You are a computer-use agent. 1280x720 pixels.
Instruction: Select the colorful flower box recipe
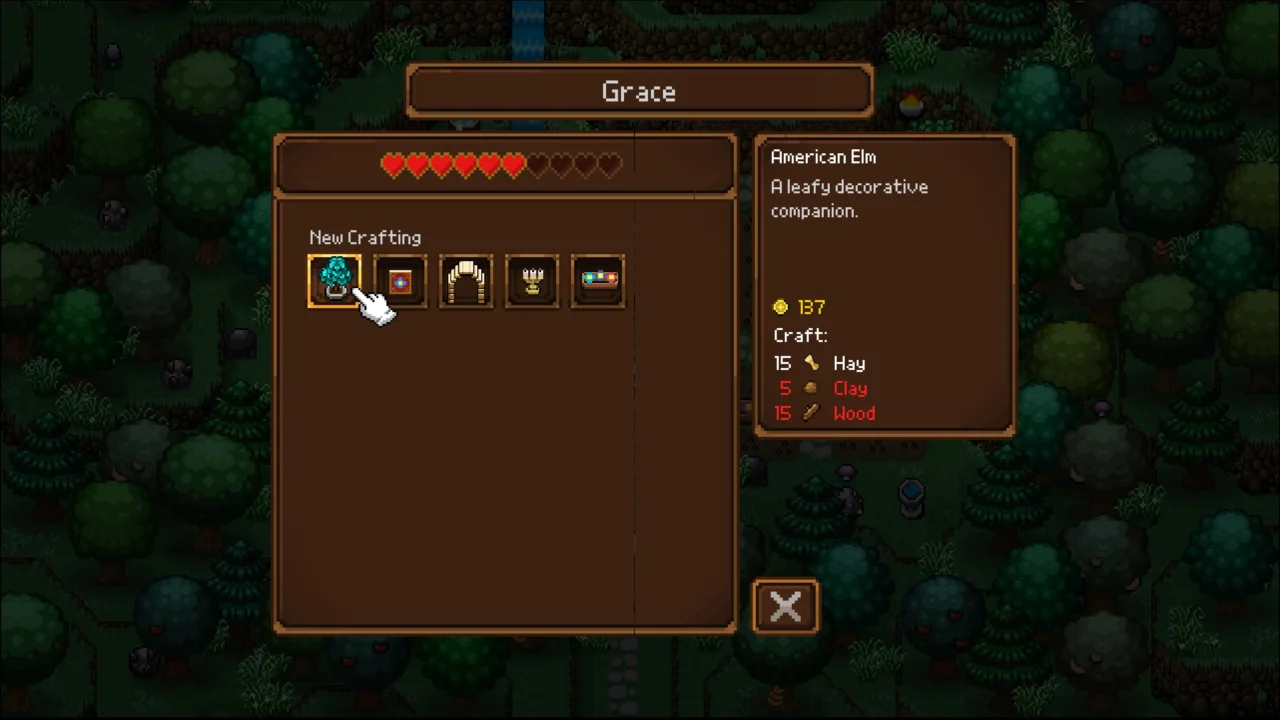(598, 281)
